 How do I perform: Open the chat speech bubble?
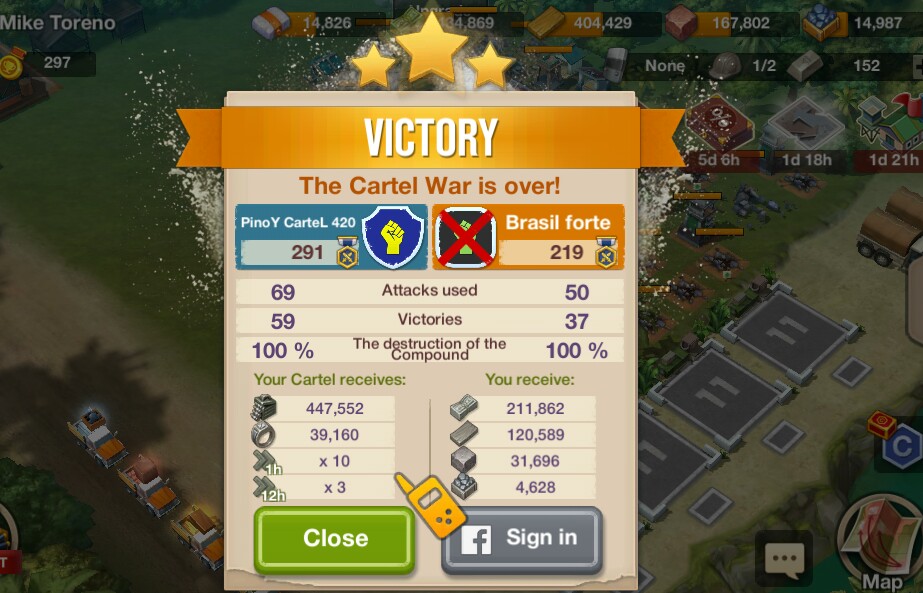coord(784,558)
